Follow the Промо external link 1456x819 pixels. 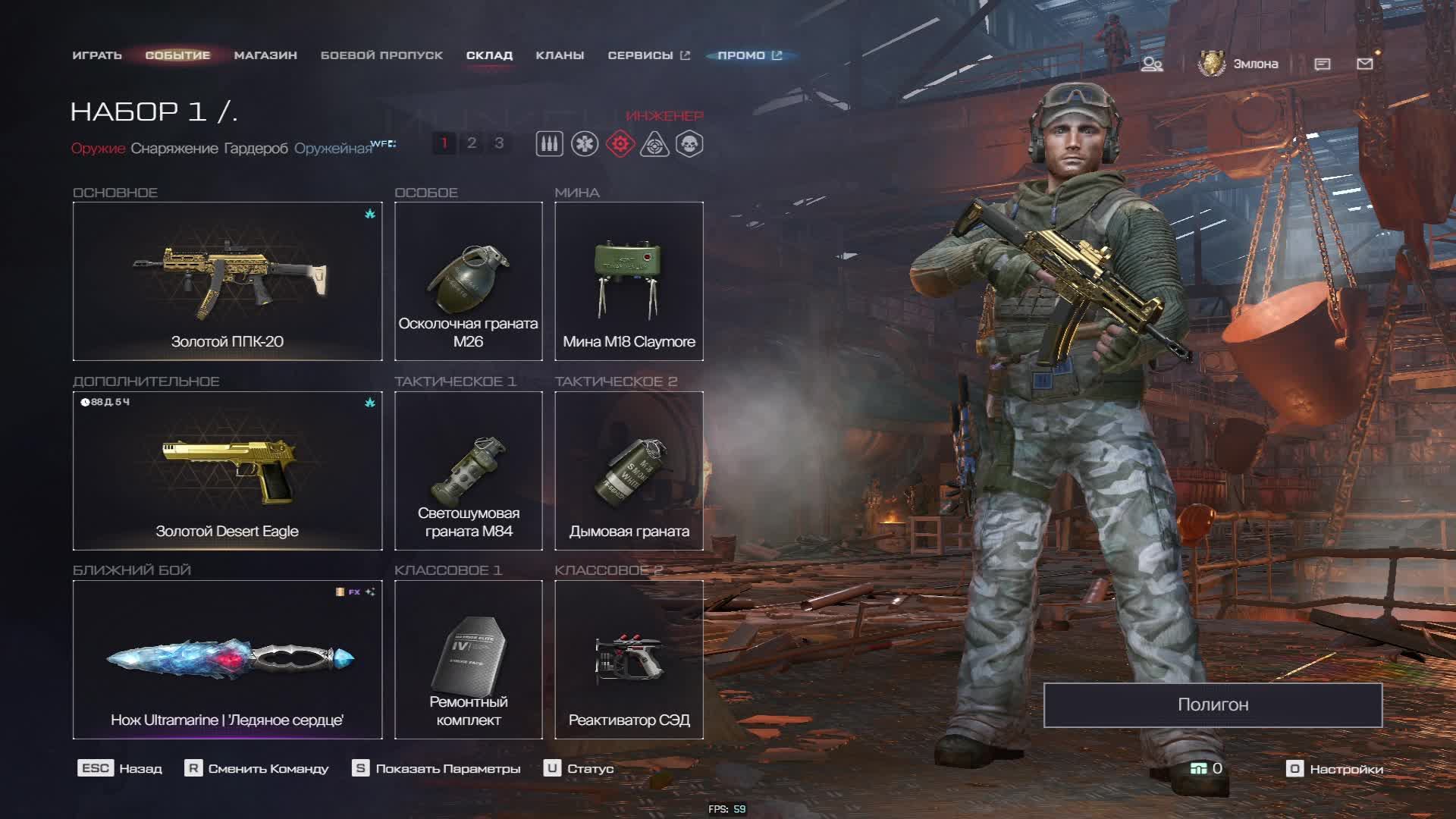tap(749, 55)
